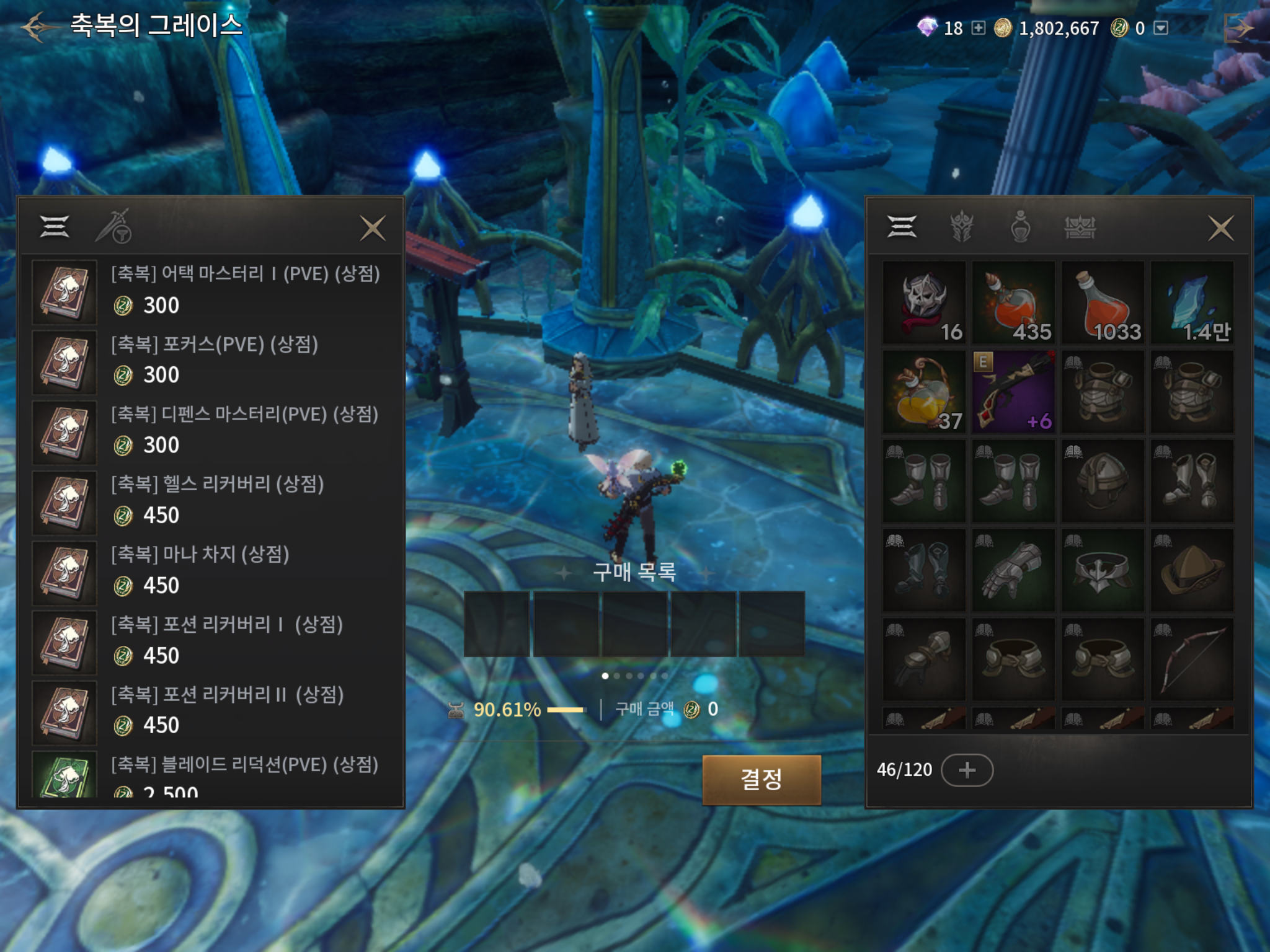Screen dimensions: 1270x952
Task: Switch to inventory potion tab
Action: coord(1020,227)
